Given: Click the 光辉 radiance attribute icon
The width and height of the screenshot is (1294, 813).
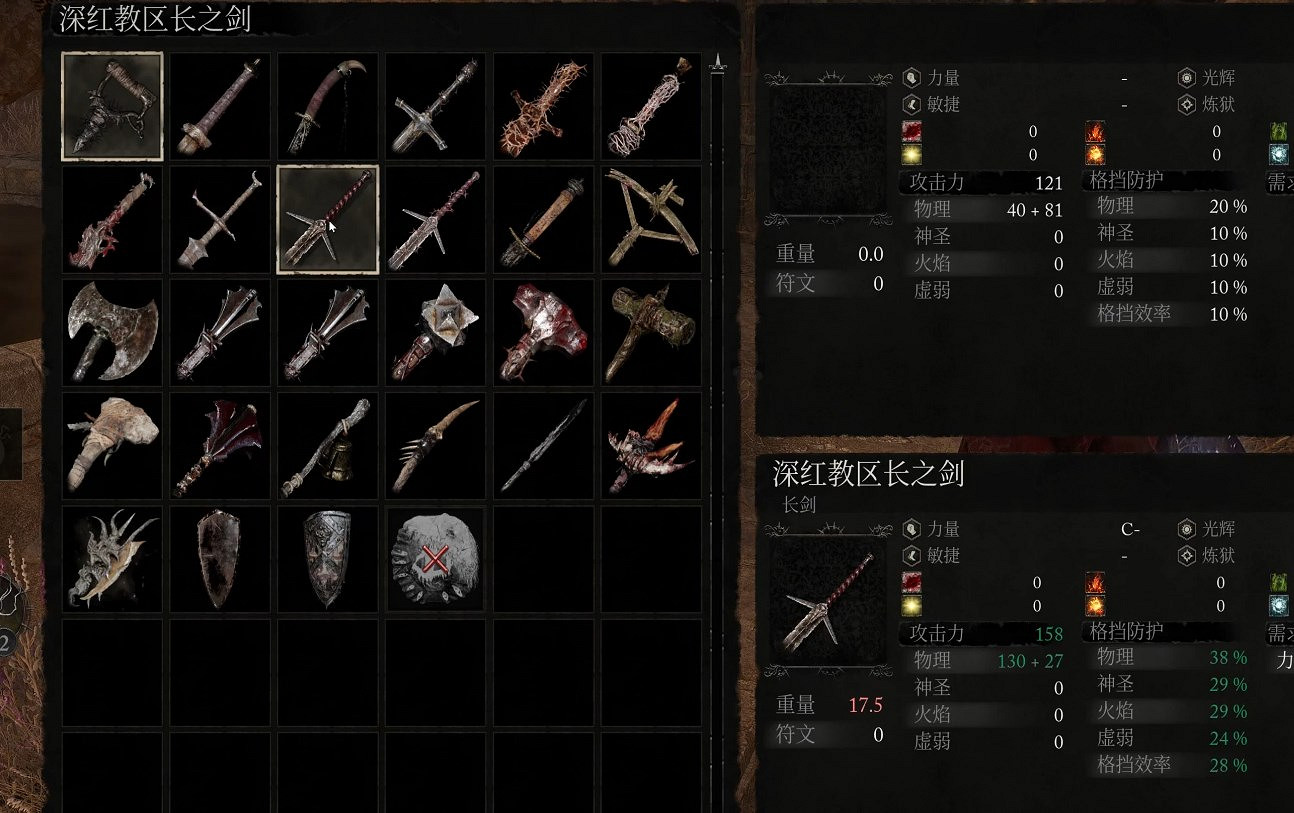Looking at the screenshot, I should pos(1186,76).
